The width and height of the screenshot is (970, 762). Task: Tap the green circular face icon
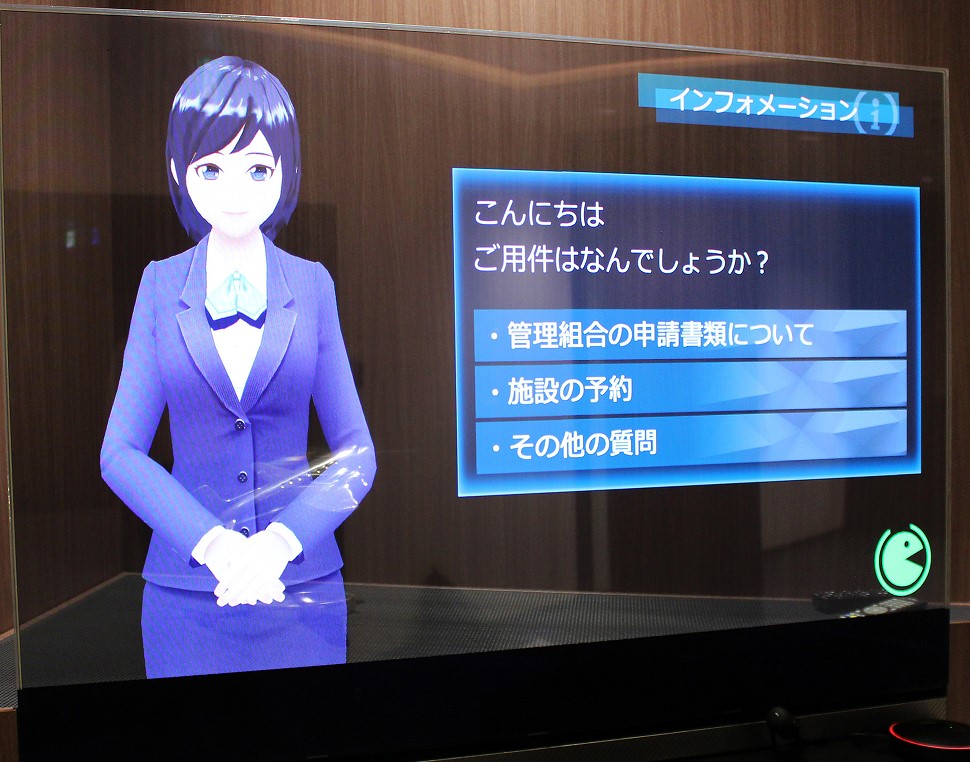[x=902, y=558]
